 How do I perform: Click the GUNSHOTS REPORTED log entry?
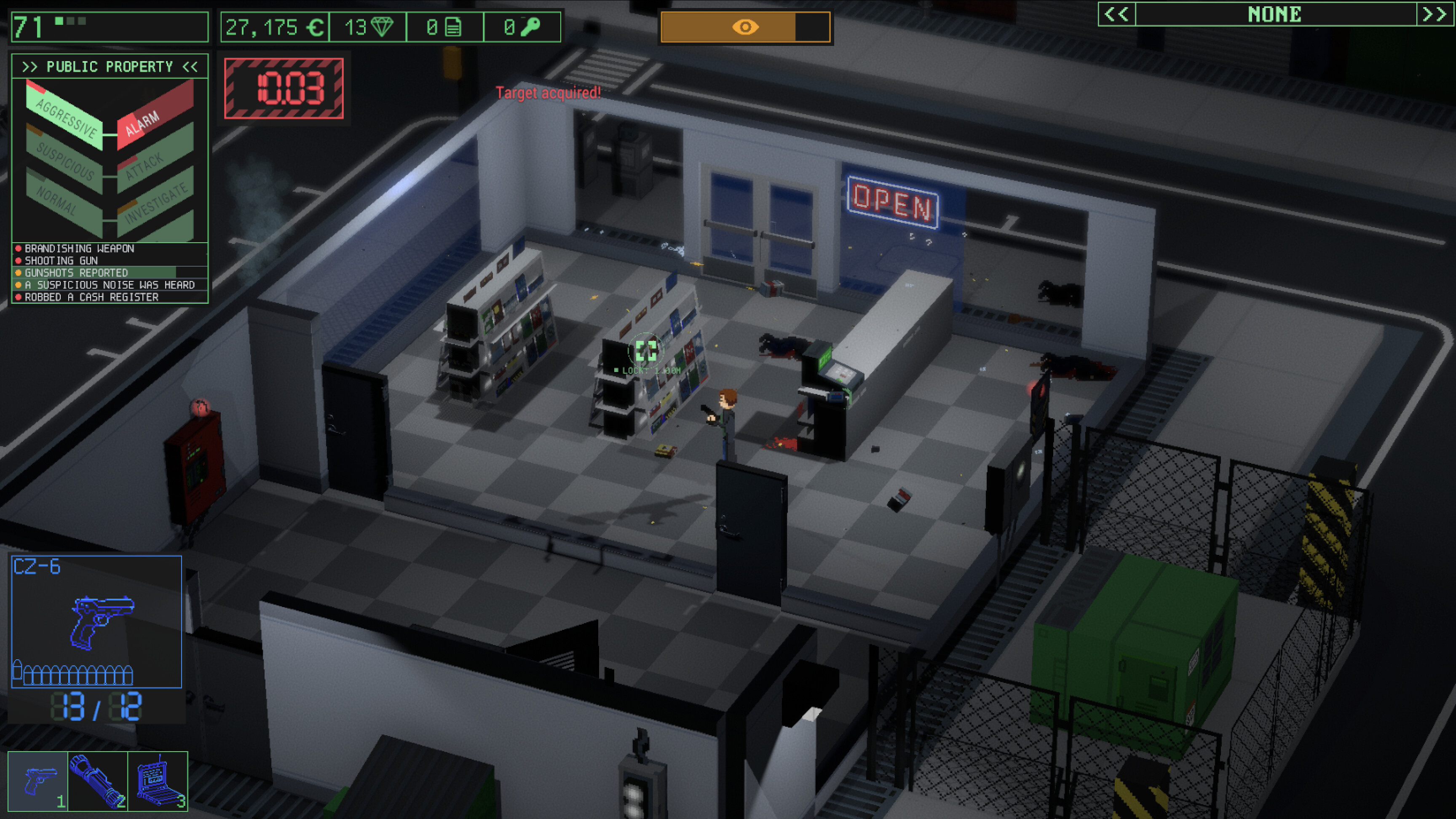(76, 273)
